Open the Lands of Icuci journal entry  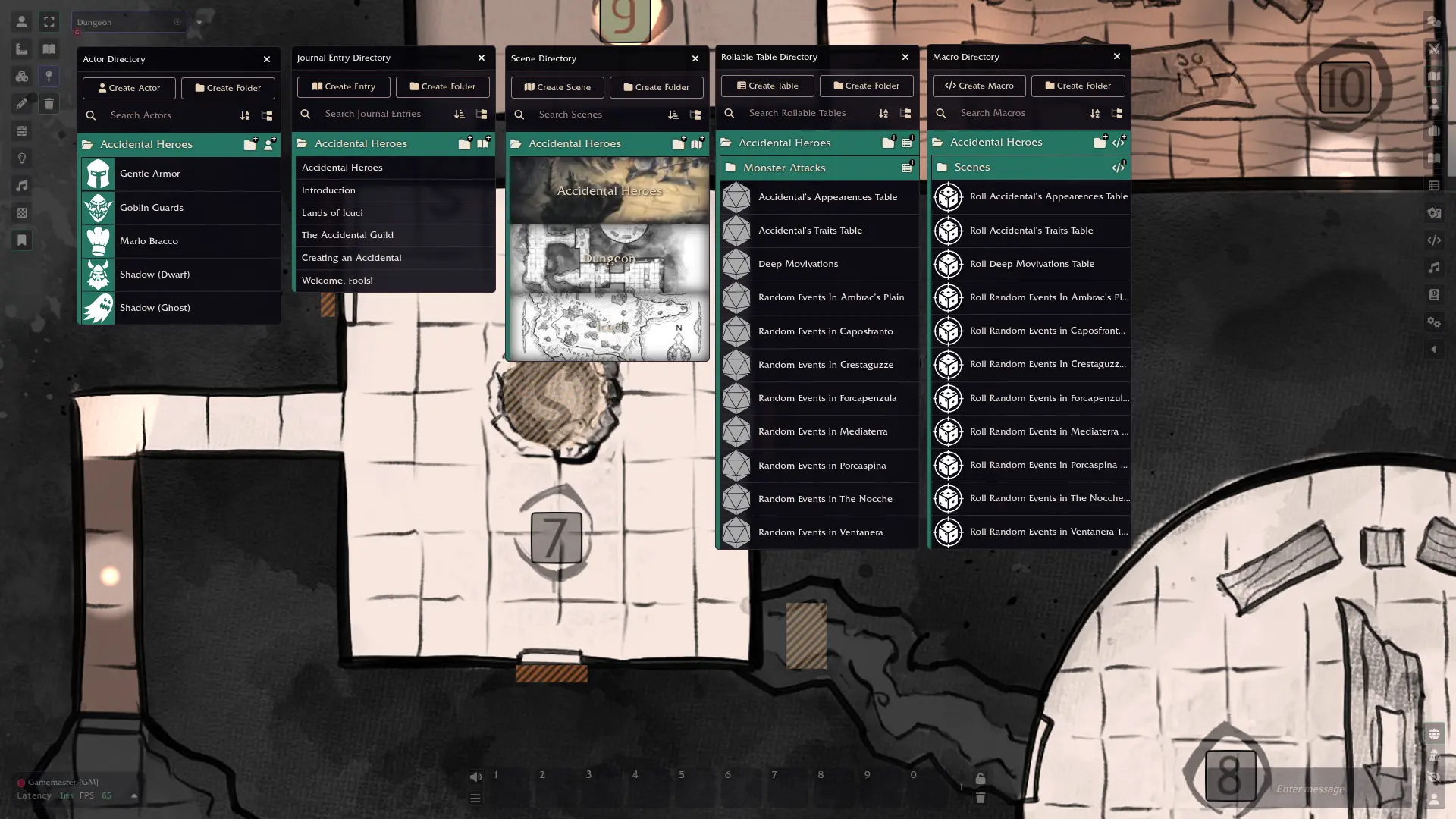332,213
